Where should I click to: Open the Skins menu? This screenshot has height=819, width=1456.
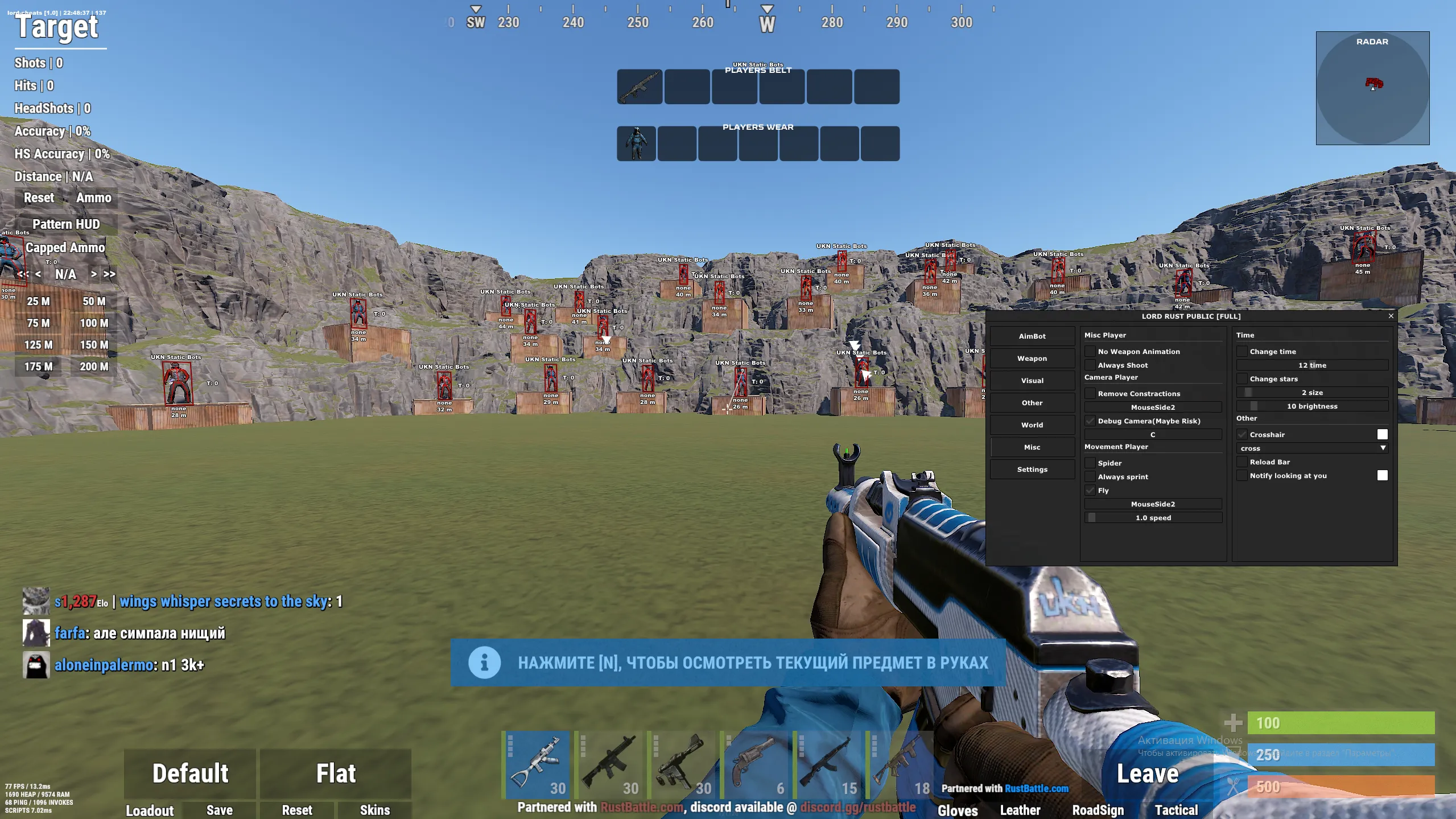point(375,810)
